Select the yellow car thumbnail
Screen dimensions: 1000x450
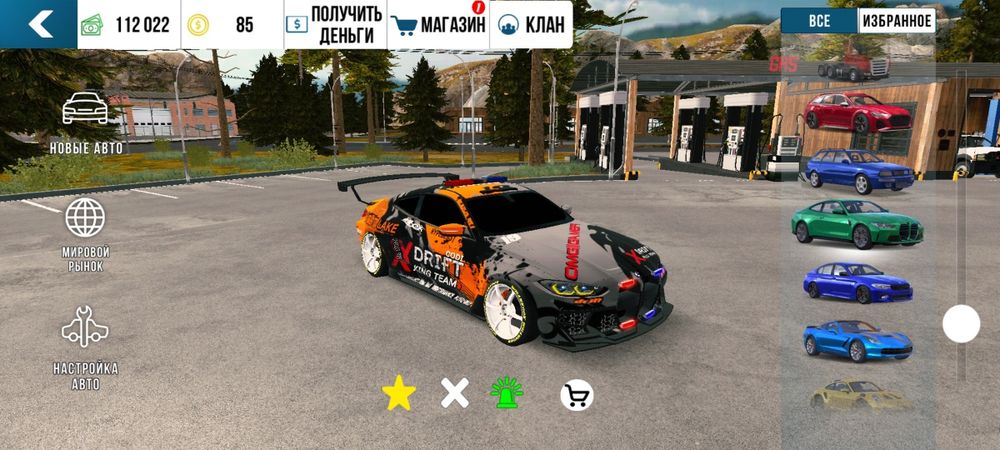point(859,395)
